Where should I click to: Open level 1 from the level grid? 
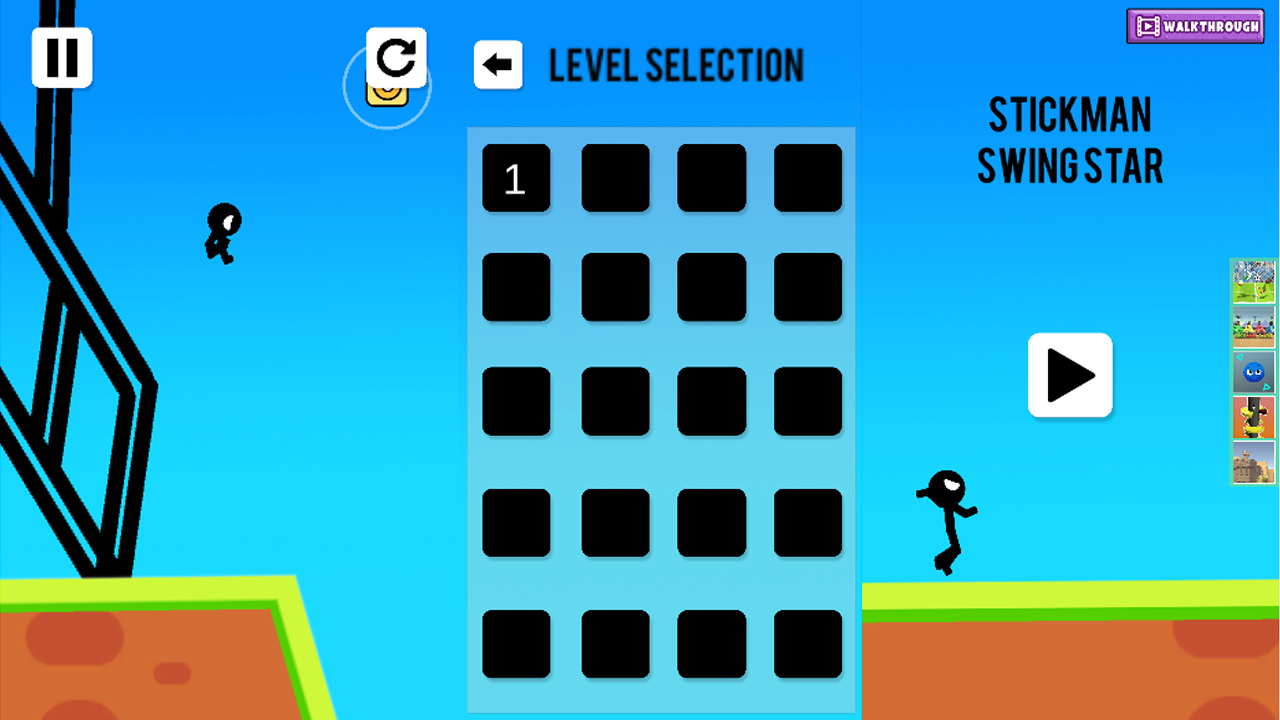coord(516,179)
